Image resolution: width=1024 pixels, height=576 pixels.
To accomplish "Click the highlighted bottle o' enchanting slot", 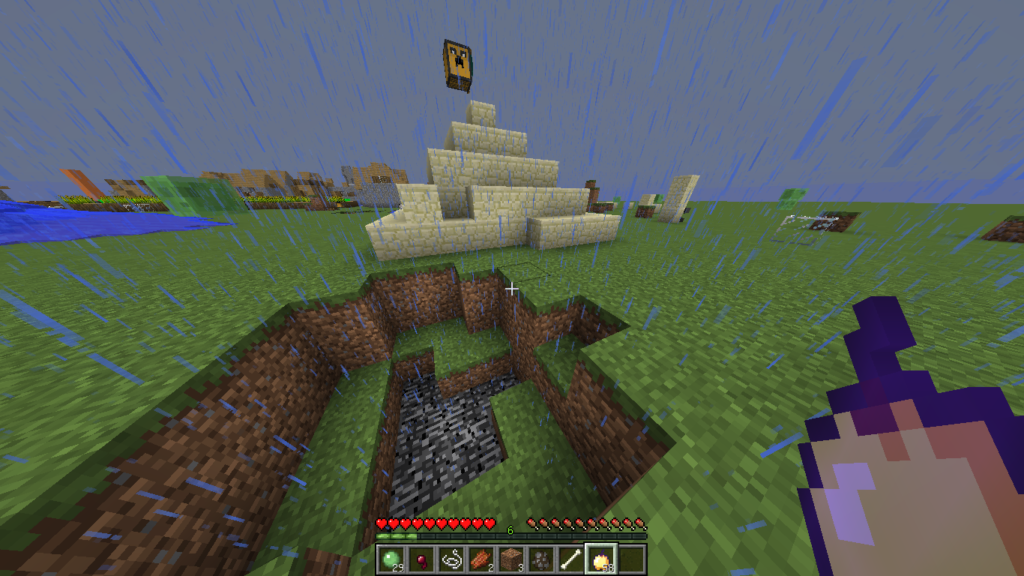I will [601, 559].
